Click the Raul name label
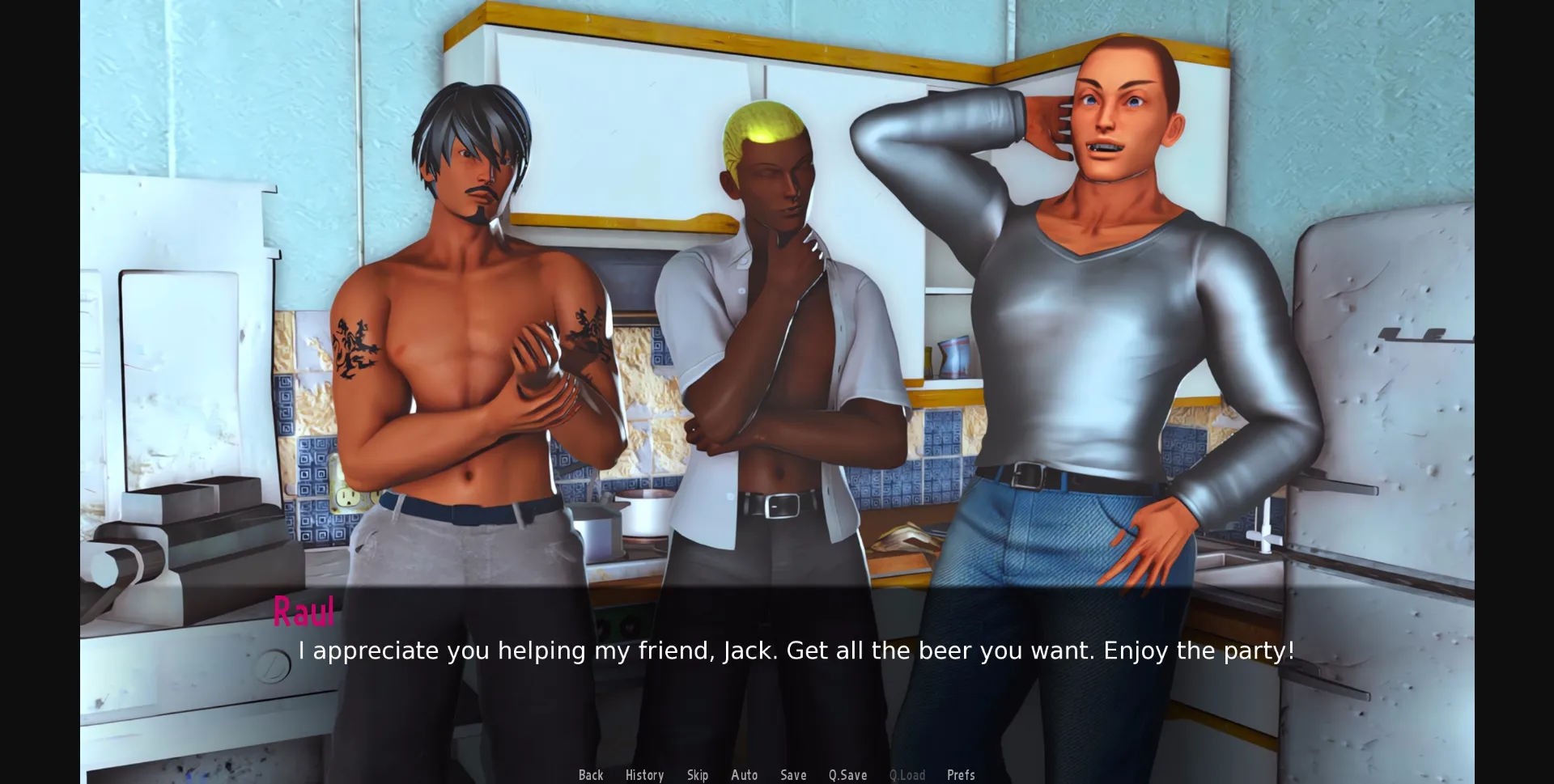 304,613
